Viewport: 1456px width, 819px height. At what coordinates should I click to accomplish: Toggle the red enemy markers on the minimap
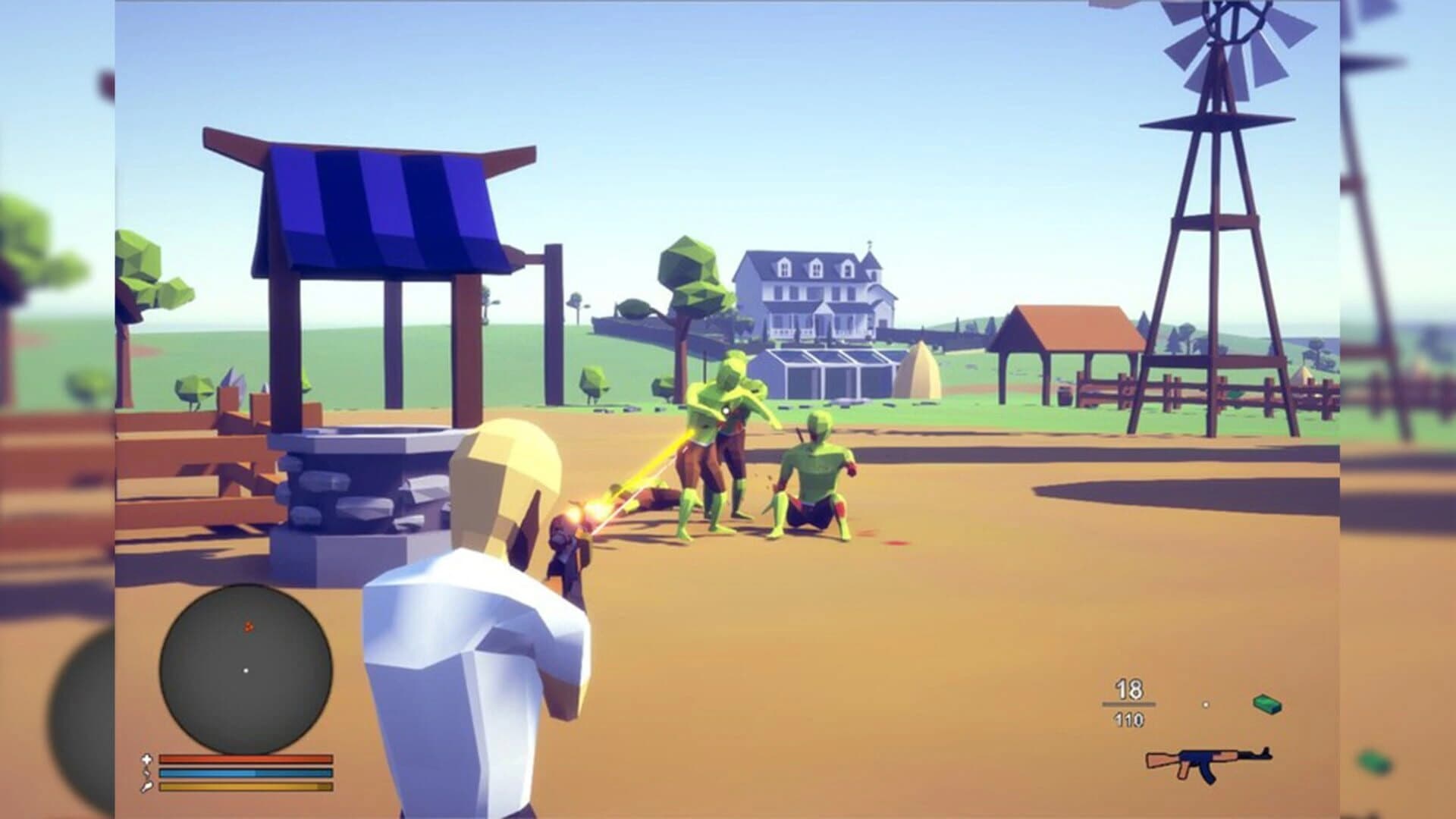(246, 626)
